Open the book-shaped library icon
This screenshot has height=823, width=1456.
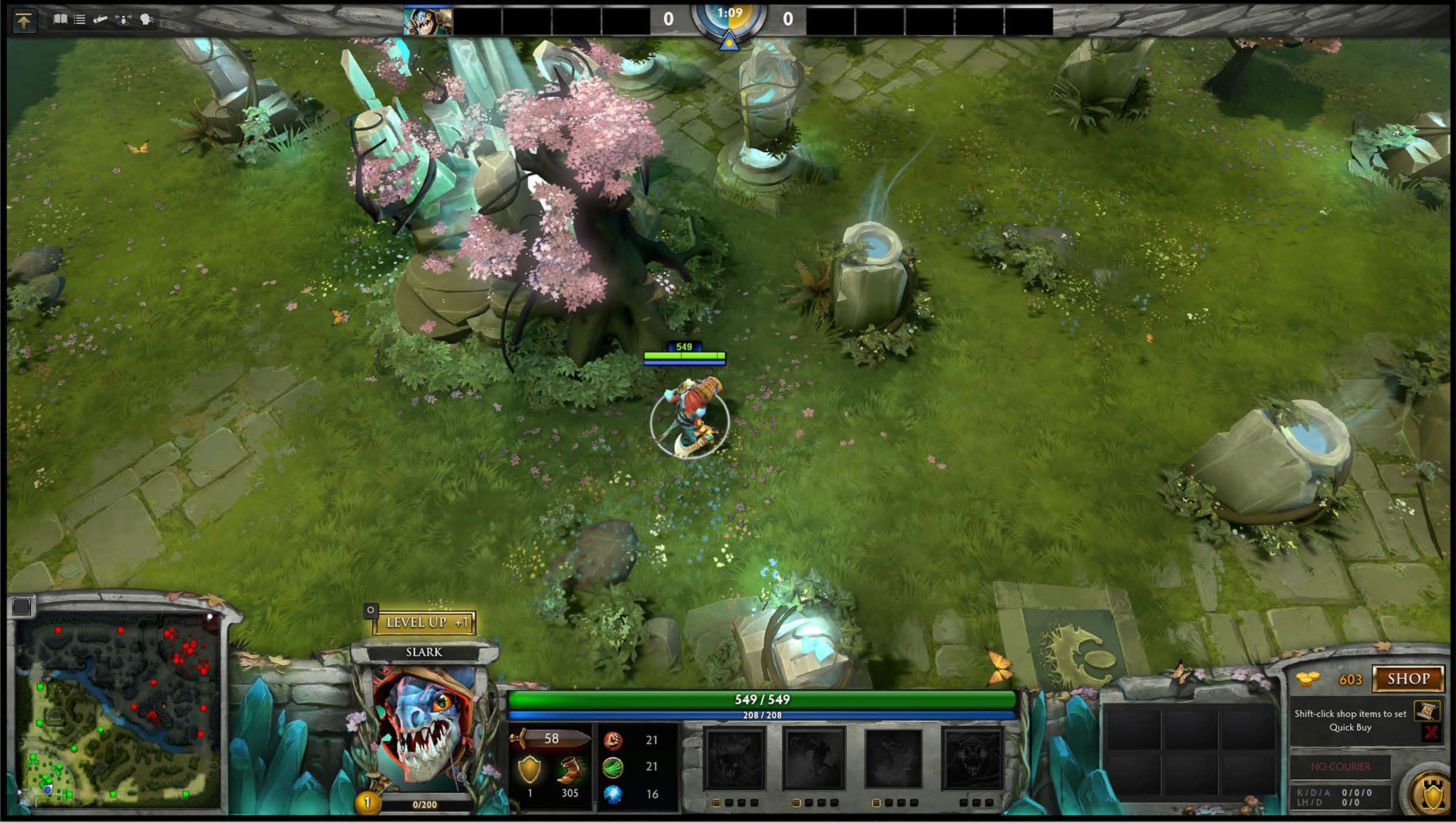[x=60, y=20]
